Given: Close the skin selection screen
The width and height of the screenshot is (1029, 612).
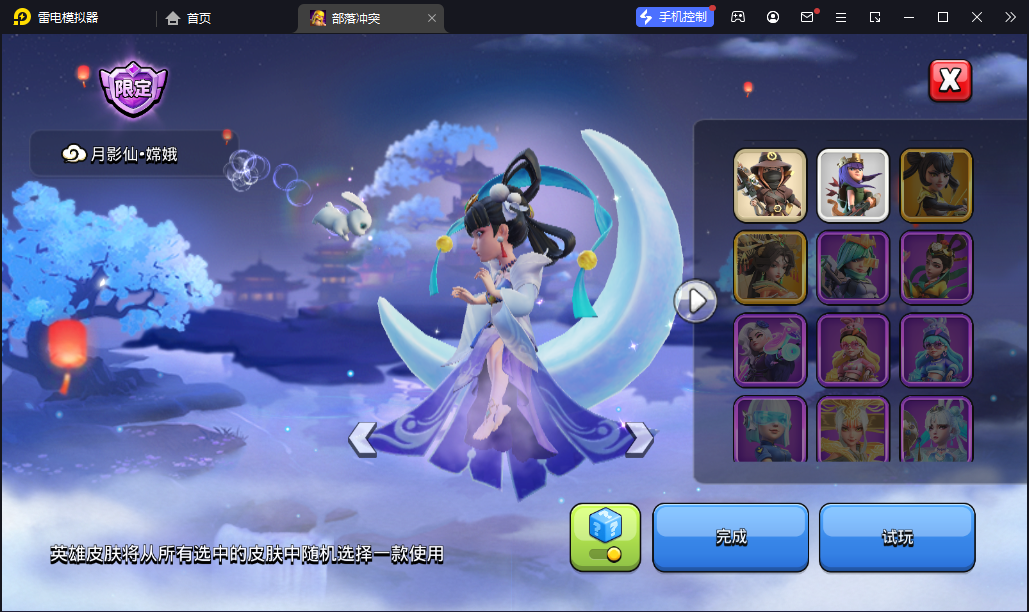Looking at the screenshot, I should [950, 81].
